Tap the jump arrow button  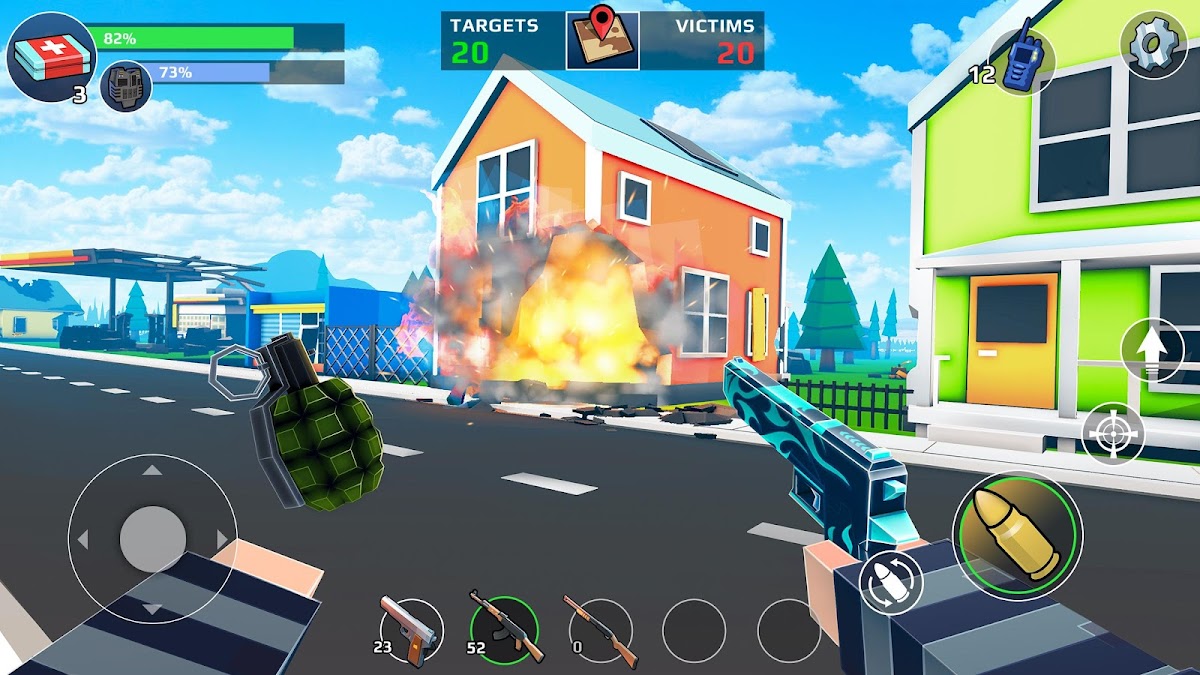pyautogui.click(x=1153, y=350)
